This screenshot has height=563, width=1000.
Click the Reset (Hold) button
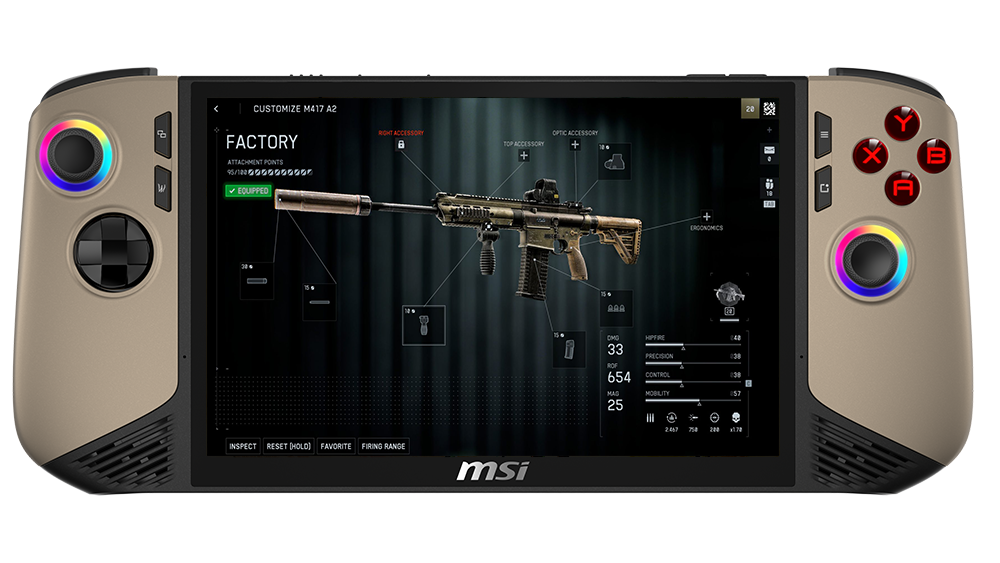coord(289,446)
